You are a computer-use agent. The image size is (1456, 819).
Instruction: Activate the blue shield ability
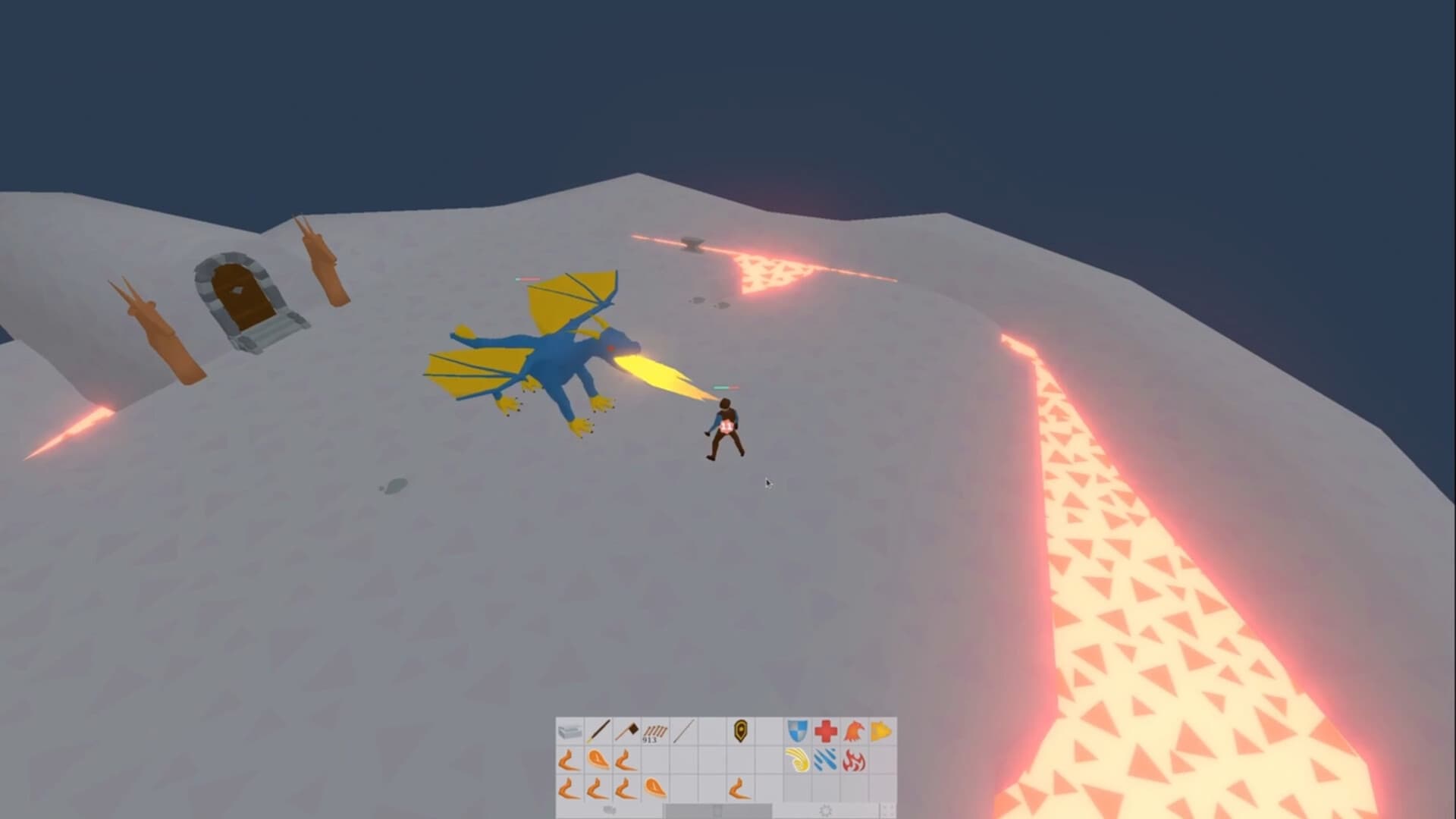pos(796,730)
